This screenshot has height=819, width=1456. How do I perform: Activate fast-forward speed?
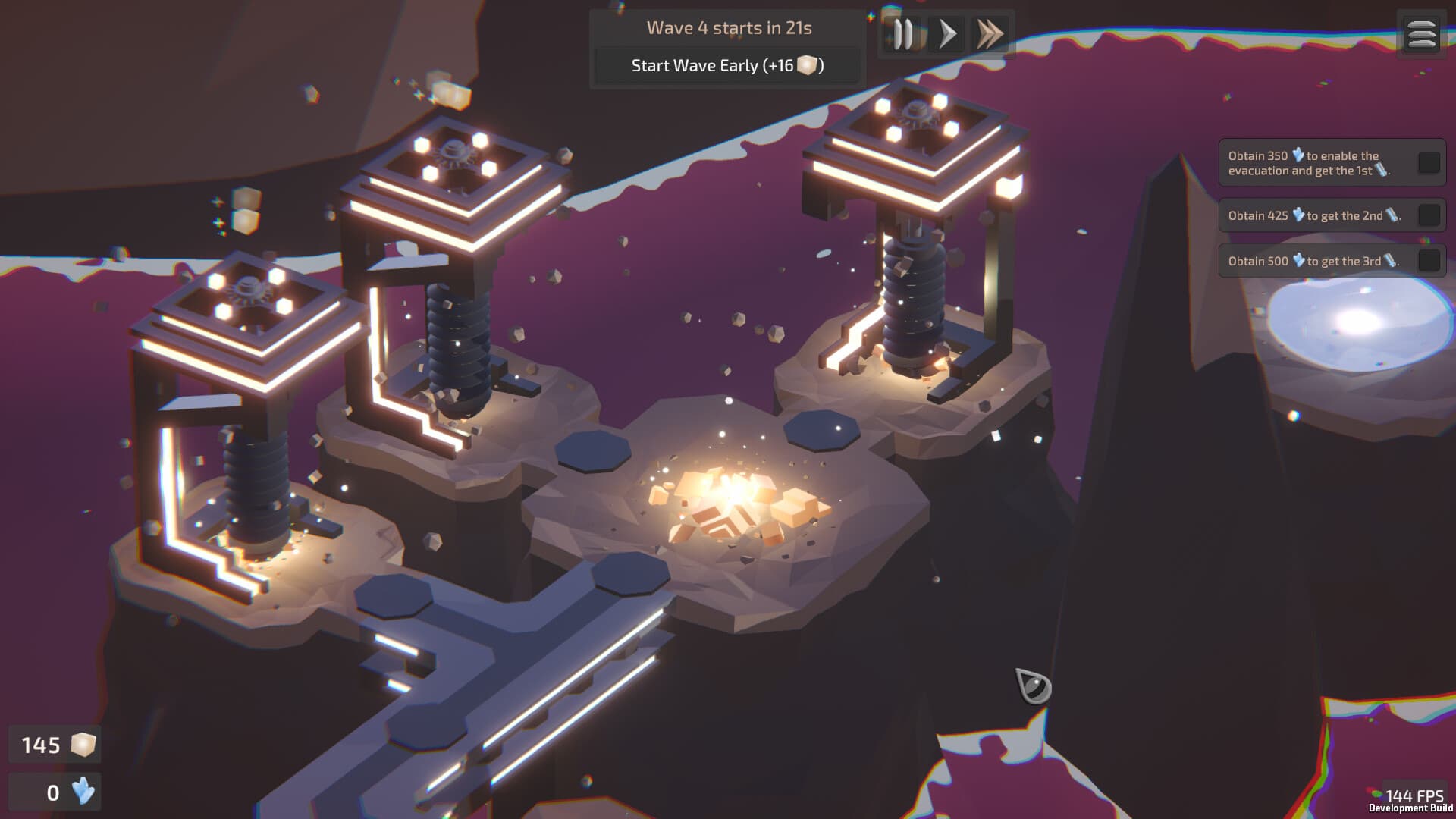[990, 33]
